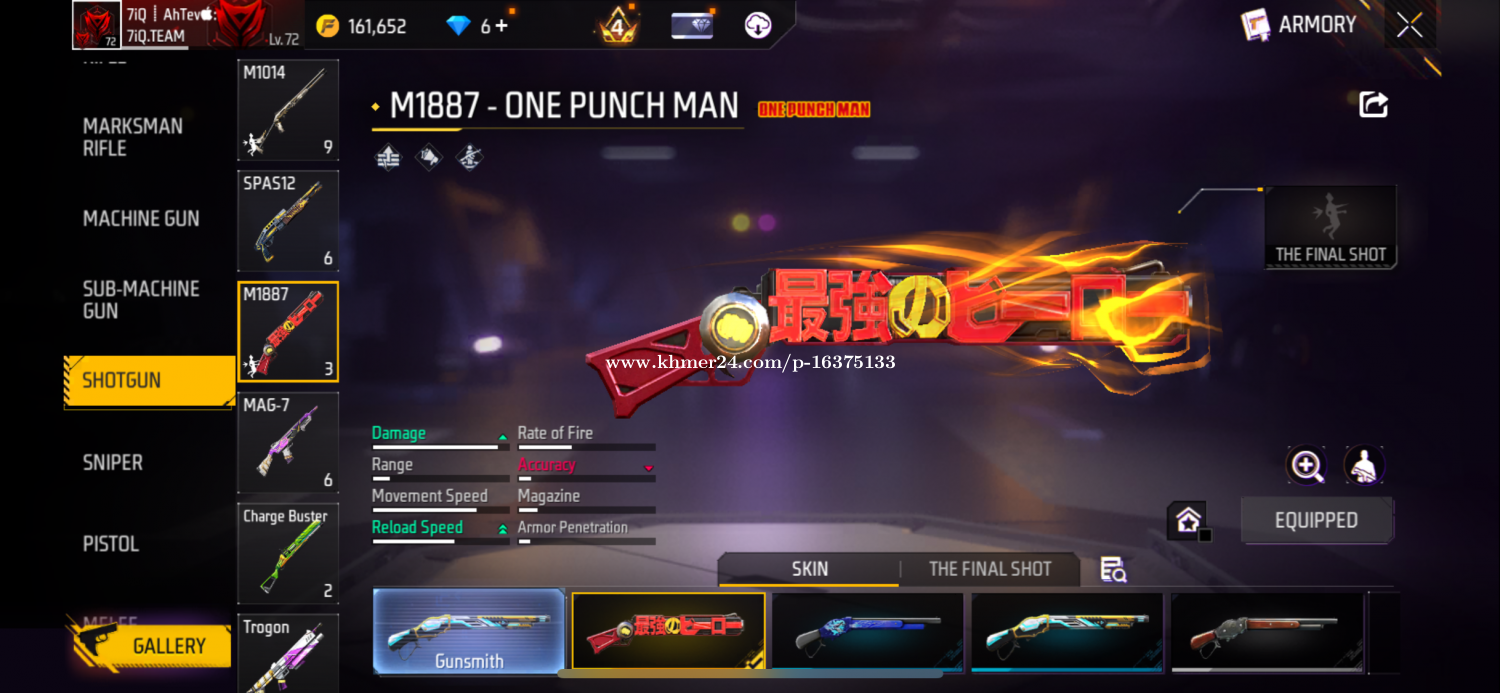Add diamonds with the plus button

click(x=502, y=26)
